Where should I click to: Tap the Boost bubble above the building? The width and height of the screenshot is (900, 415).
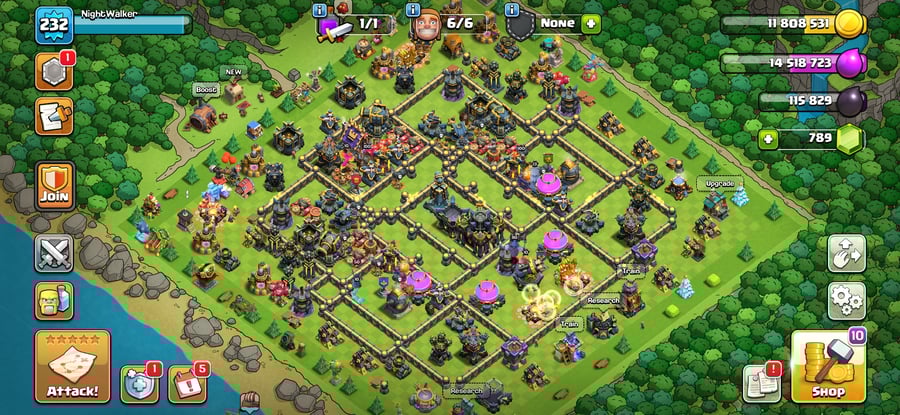tap(206, 89)
